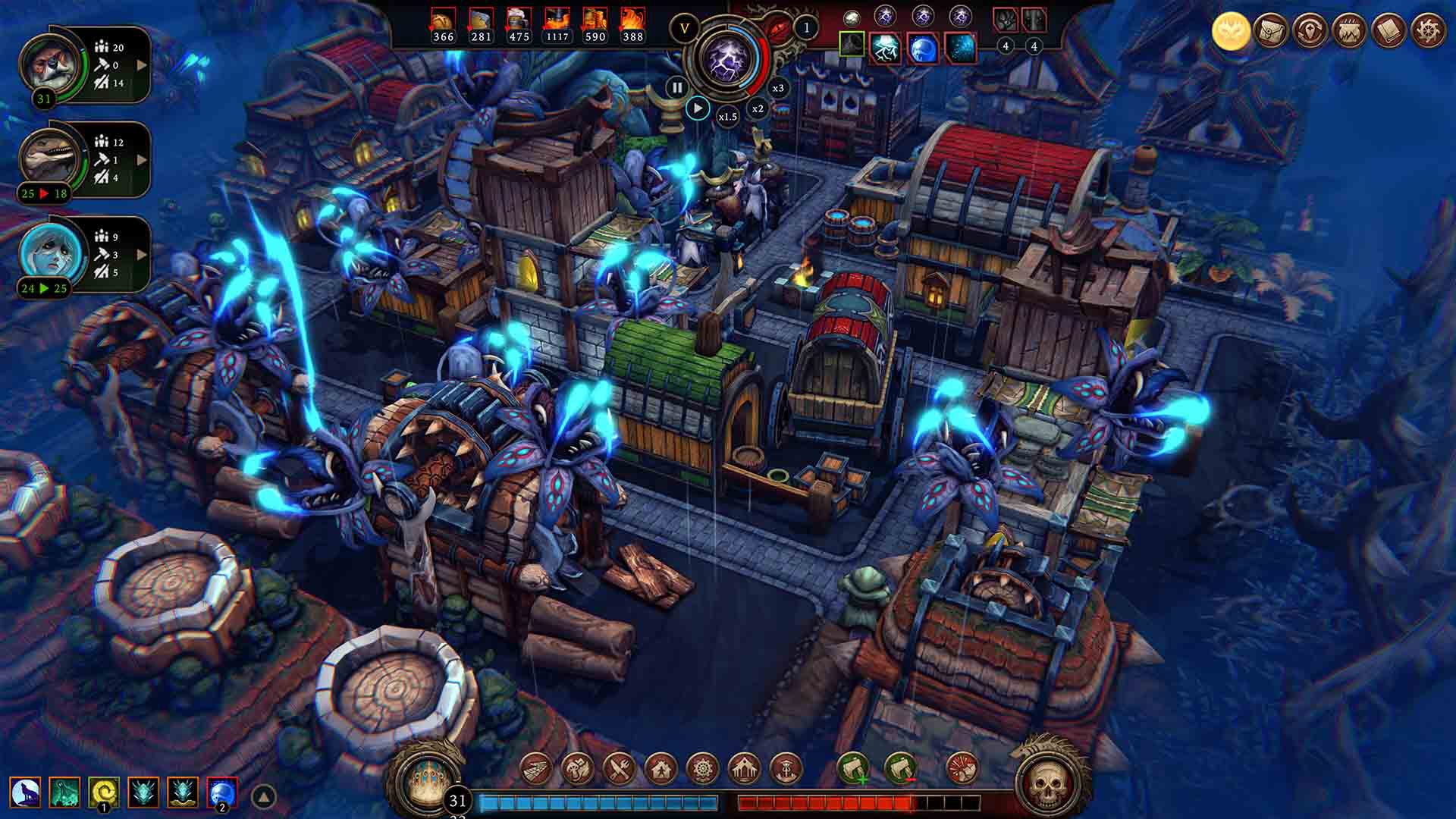Click the gold coin currency icon
Viewport: 1456px width, 819px height.
(1230, 30)
